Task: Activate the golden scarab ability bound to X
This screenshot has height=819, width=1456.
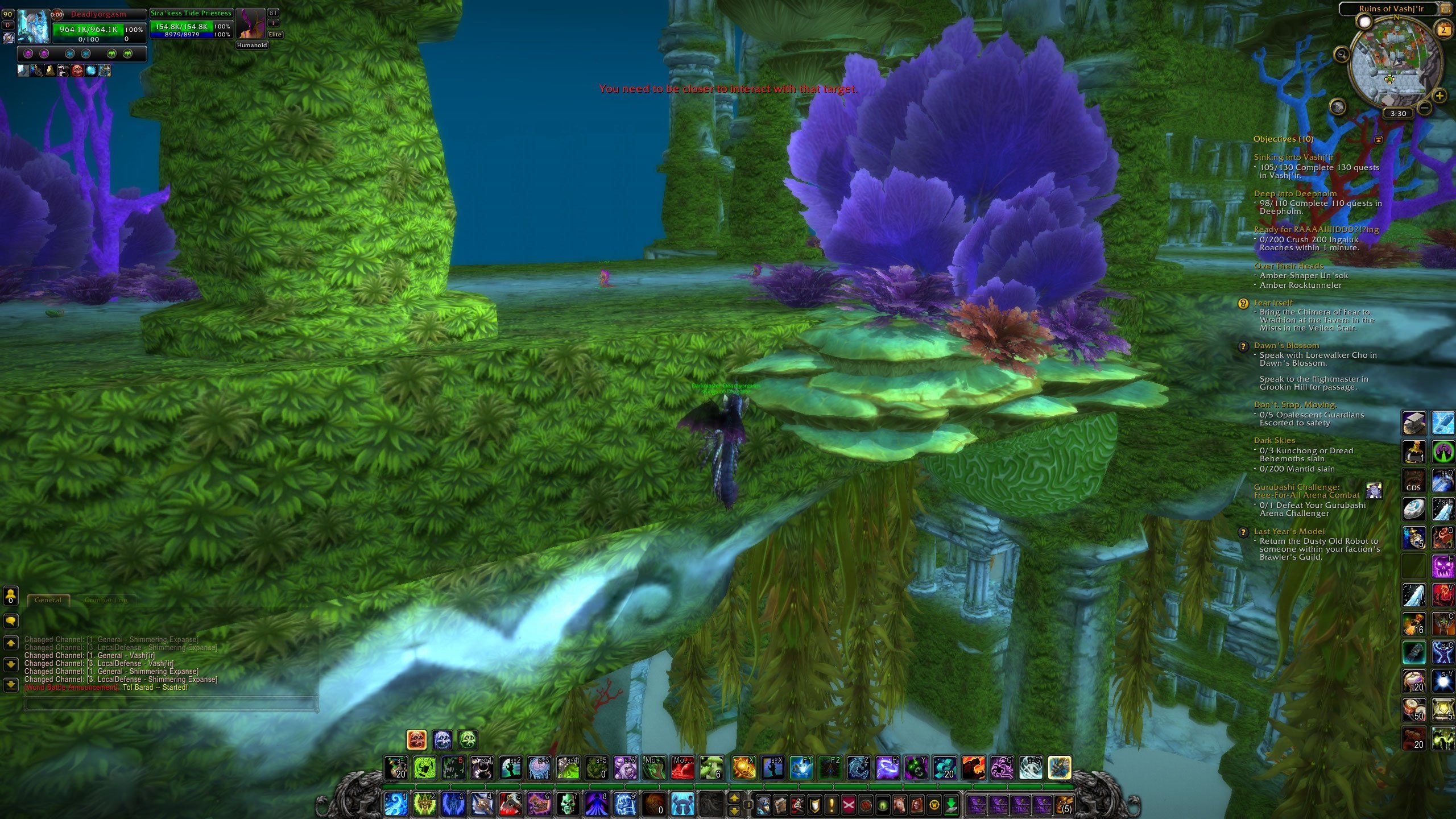Action: pos(744,768)
